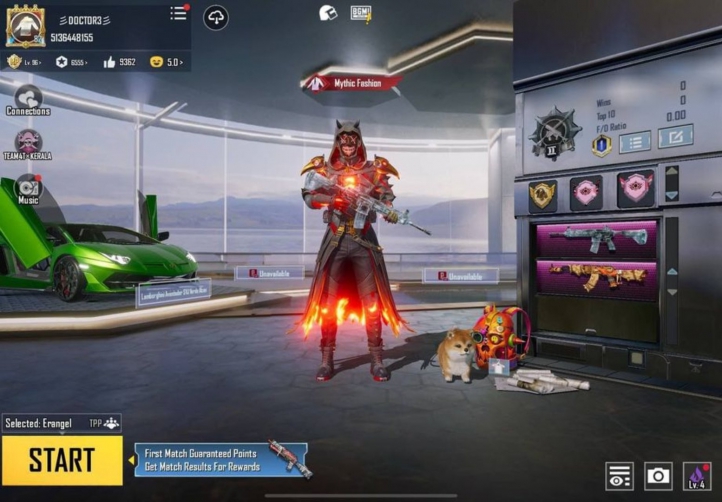Open the Connections panel
Image resolution: width=722 pixels, height=502 pixels.
click(28, 98)
